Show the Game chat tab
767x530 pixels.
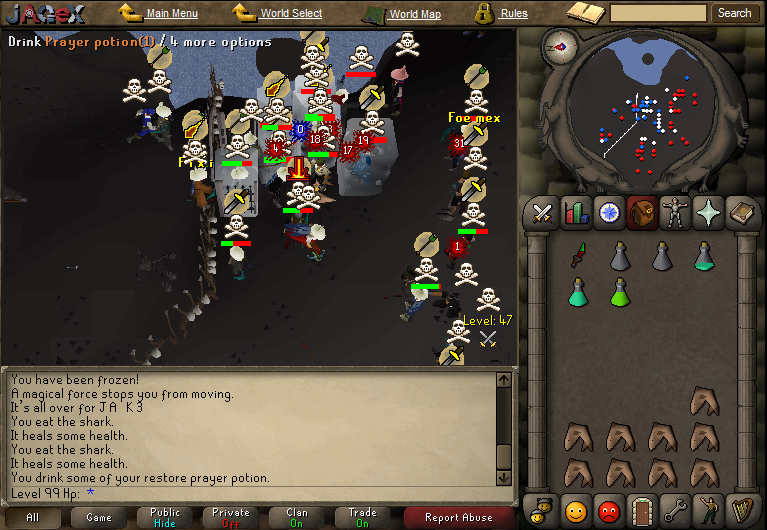(x=99, y=517)
